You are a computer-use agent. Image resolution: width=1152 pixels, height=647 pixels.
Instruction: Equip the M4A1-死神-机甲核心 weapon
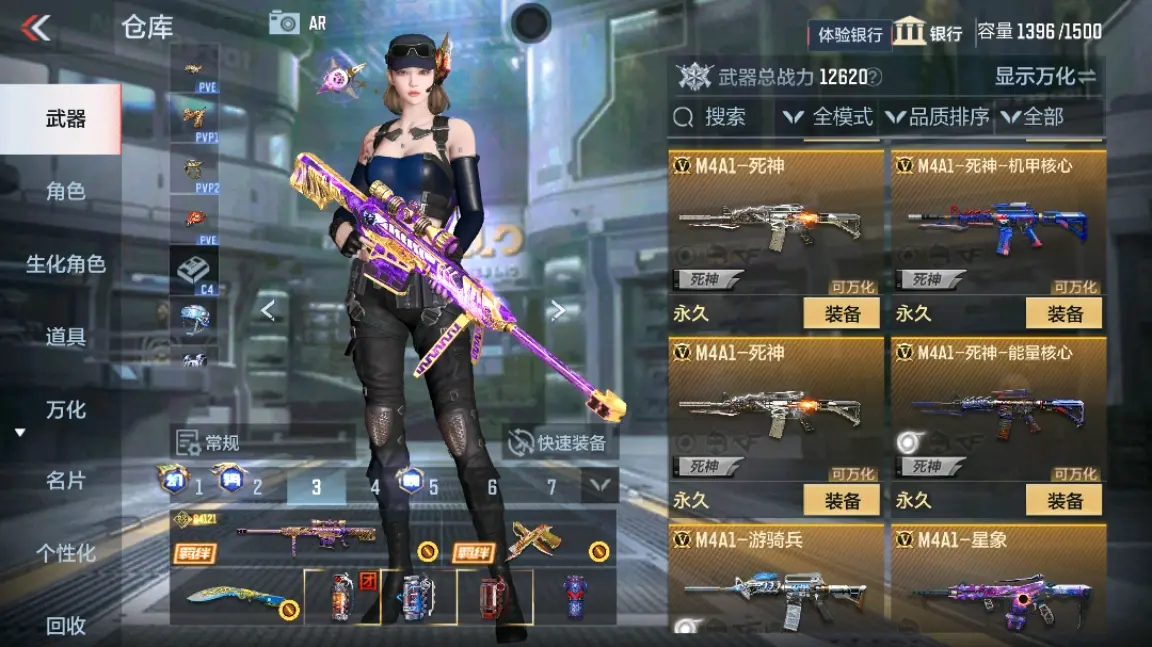click(1064, 313)
